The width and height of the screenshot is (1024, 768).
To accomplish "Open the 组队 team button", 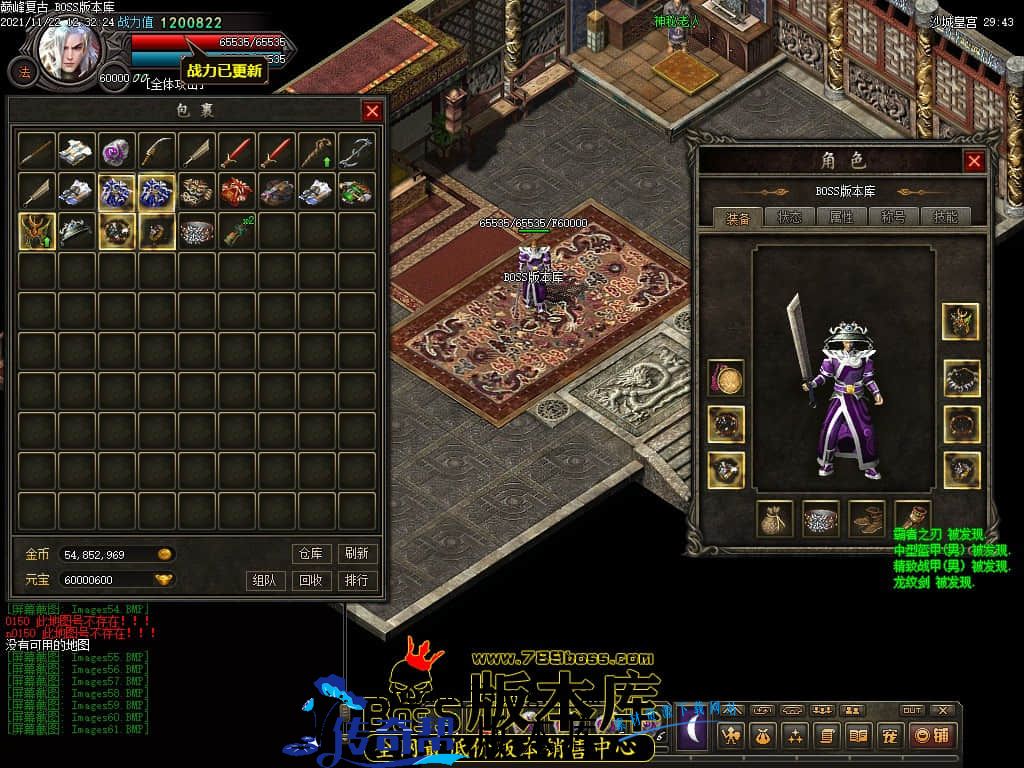I will point(264,580).
